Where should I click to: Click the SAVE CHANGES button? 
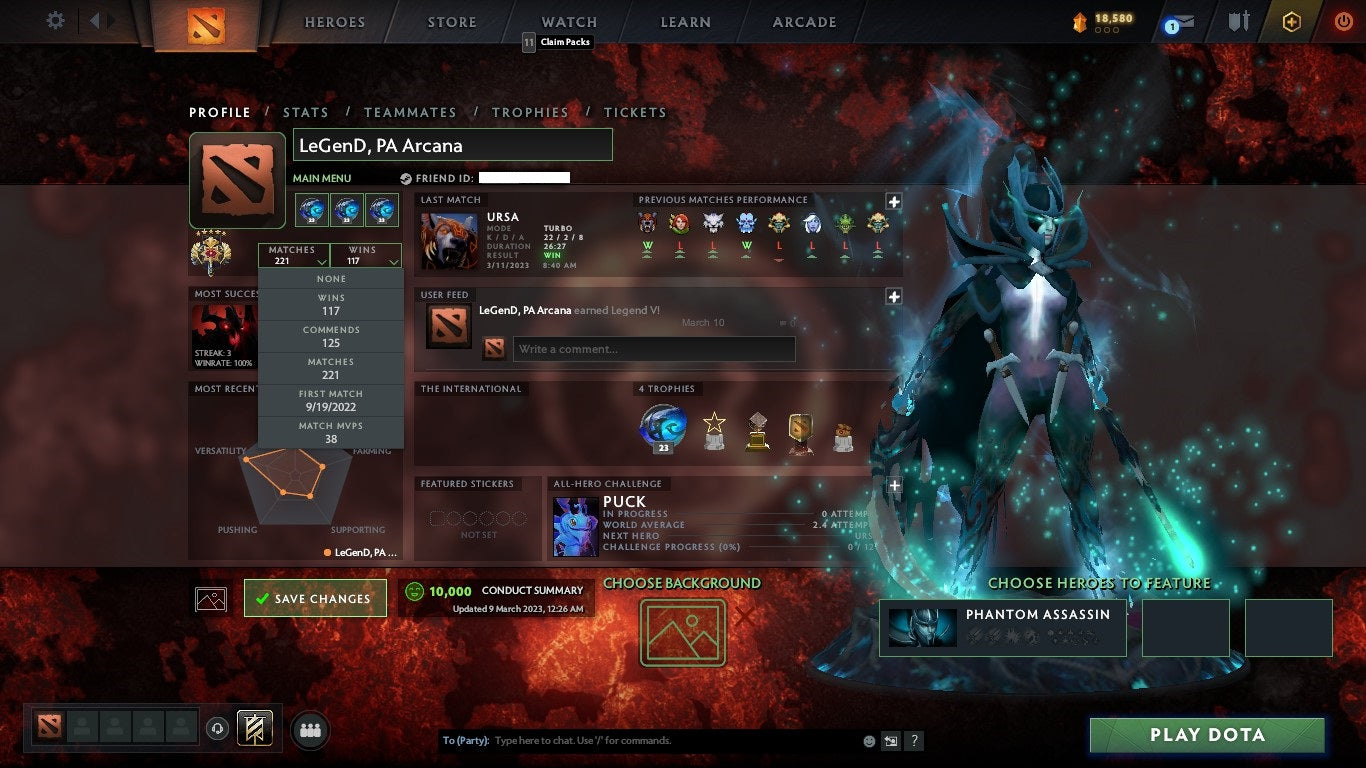pyautogui.click(x=315, y=597)
